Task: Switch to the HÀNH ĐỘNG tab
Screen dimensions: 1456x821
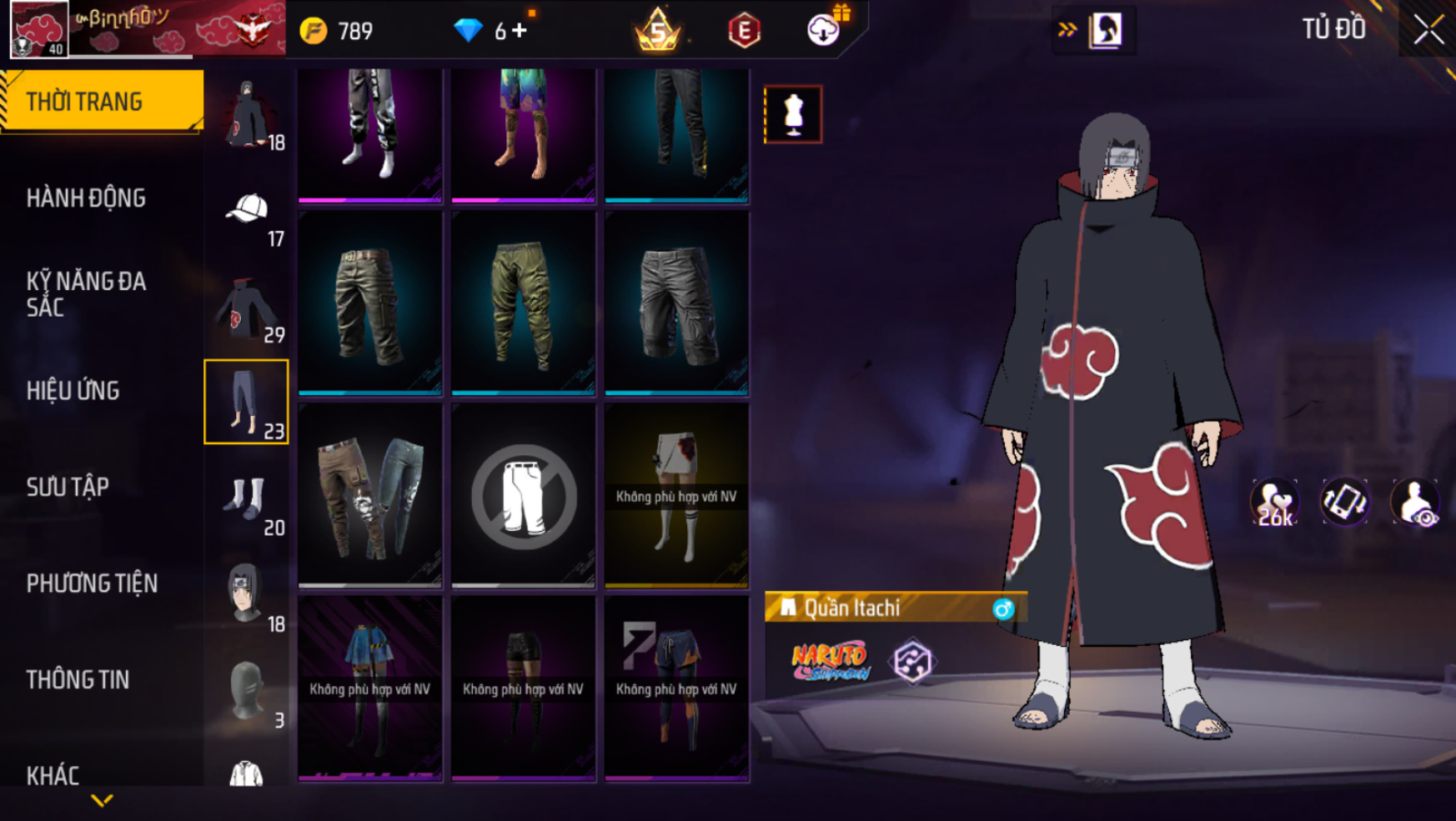Action: [x=87, y=198]
